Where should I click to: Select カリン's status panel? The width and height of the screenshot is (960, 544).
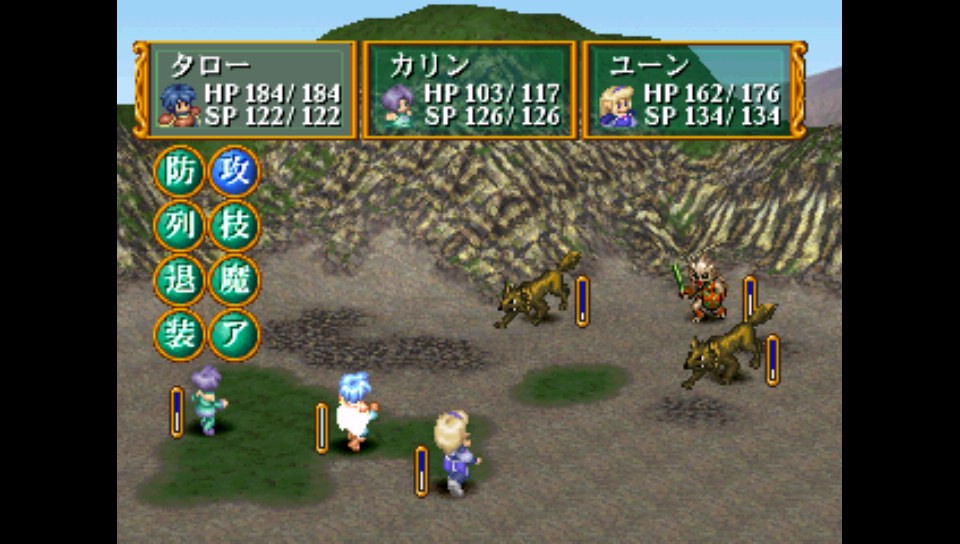point(469,90)
